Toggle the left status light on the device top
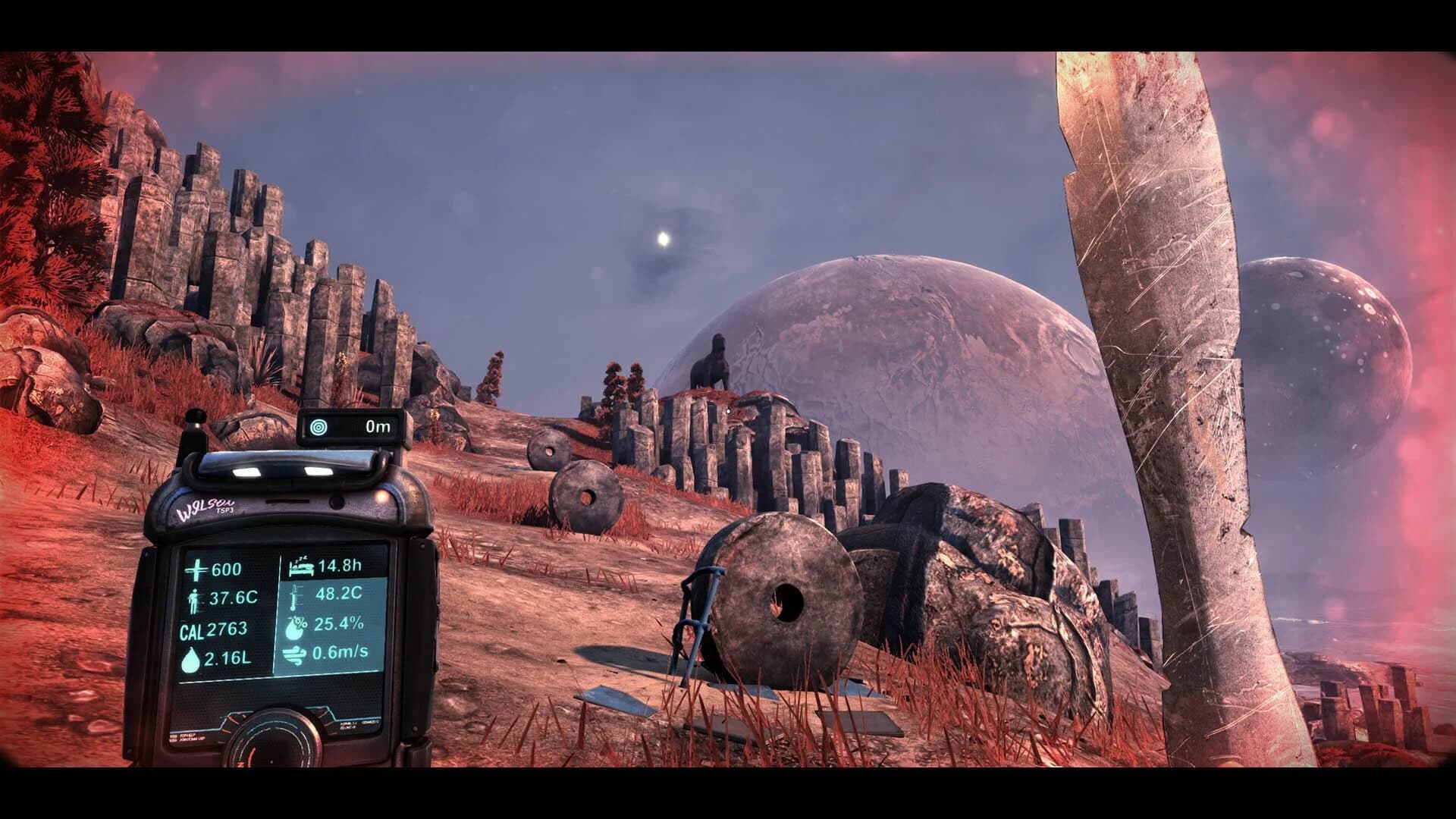This screenshot has width=1456, height=819. [246, 471]
